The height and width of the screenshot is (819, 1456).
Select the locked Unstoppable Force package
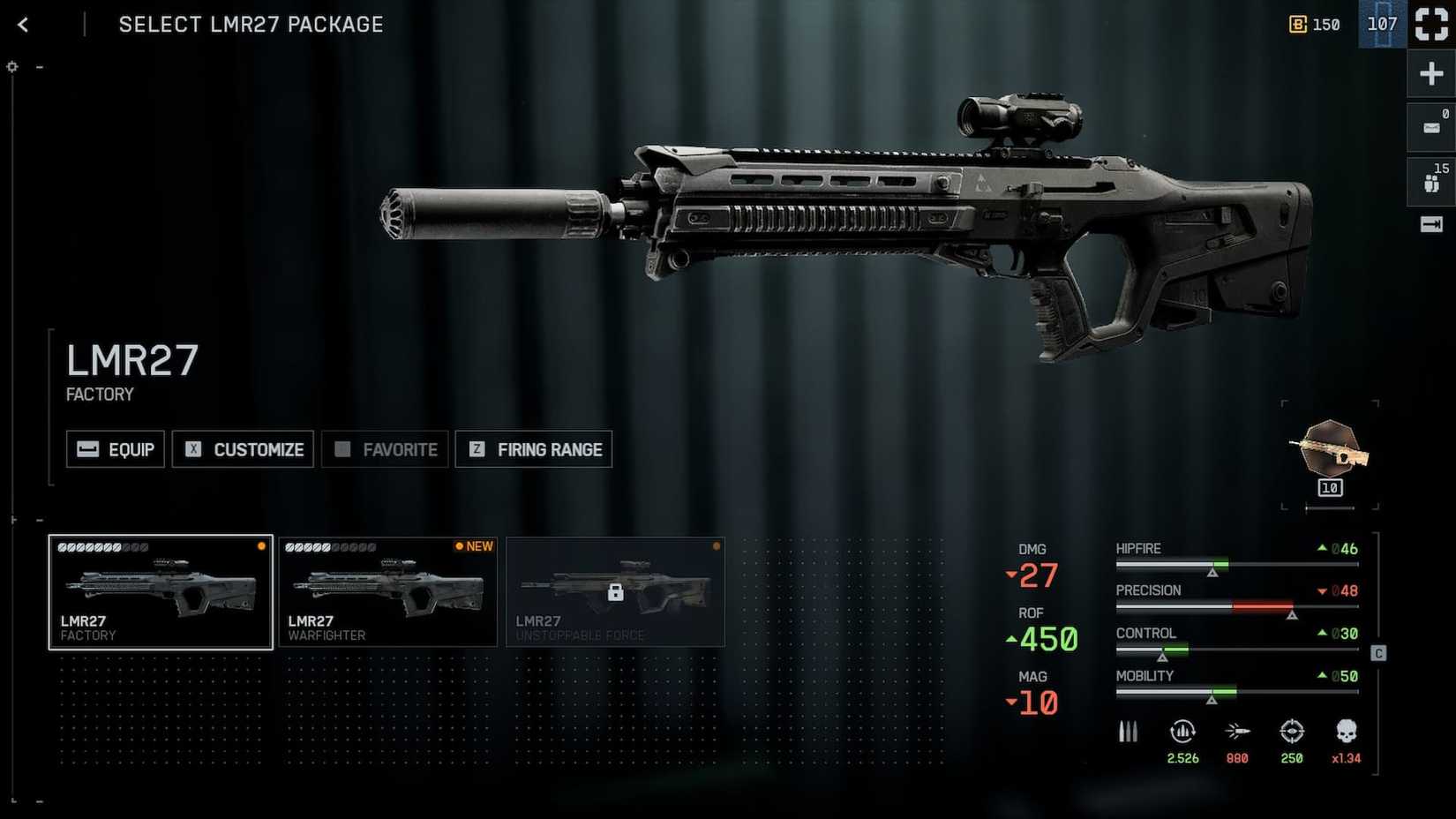pyautogui.click(x=615, y=592)
